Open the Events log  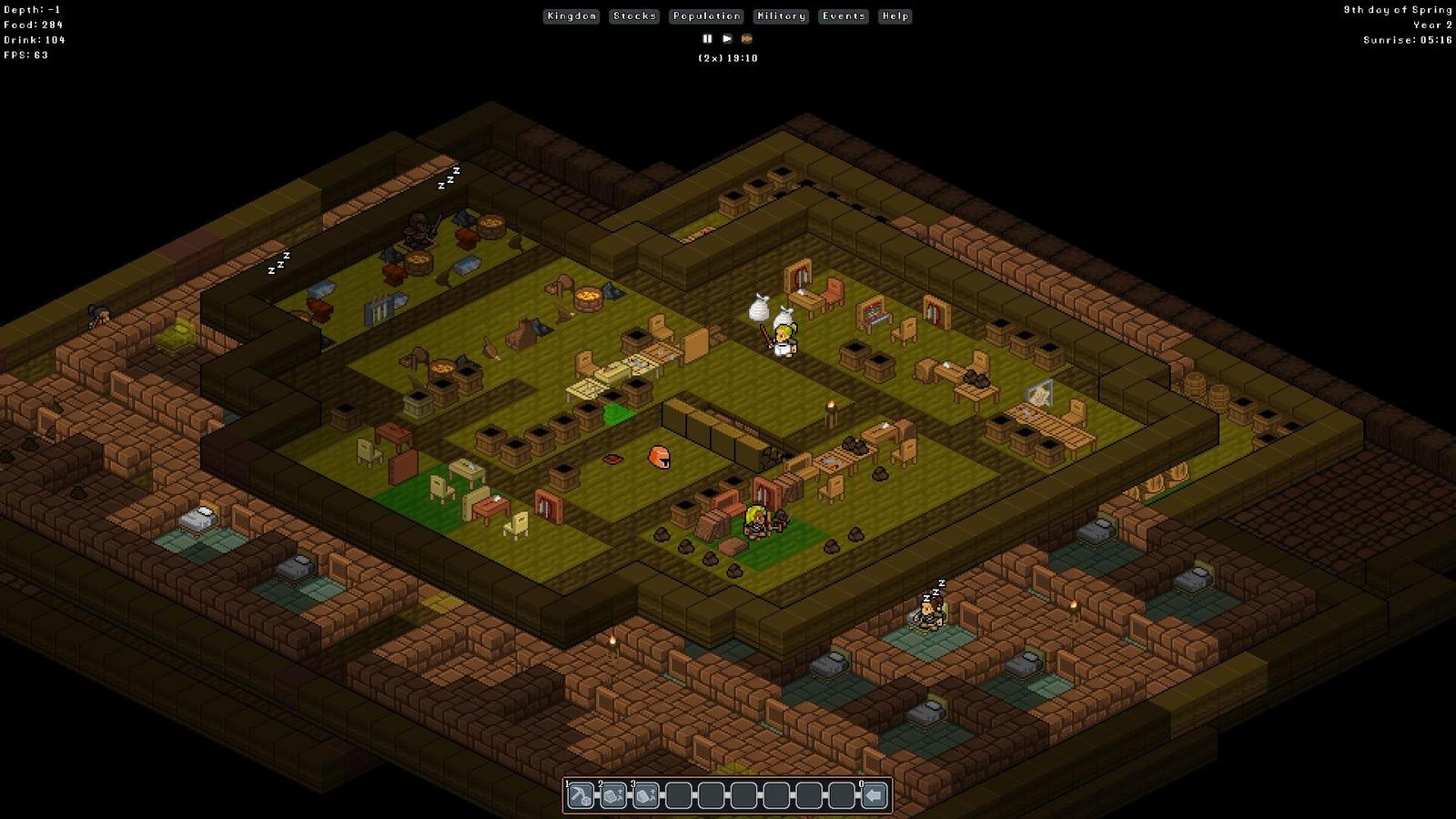844,16
